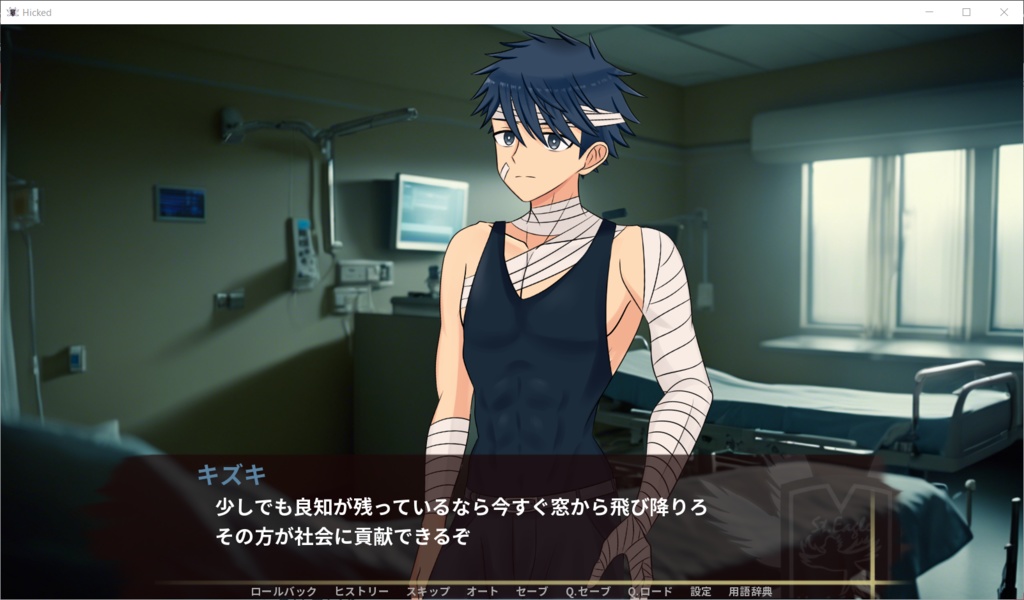Maximize the Hicked window
Viewport: 1024px width, 600px height.
coord(966,12)
